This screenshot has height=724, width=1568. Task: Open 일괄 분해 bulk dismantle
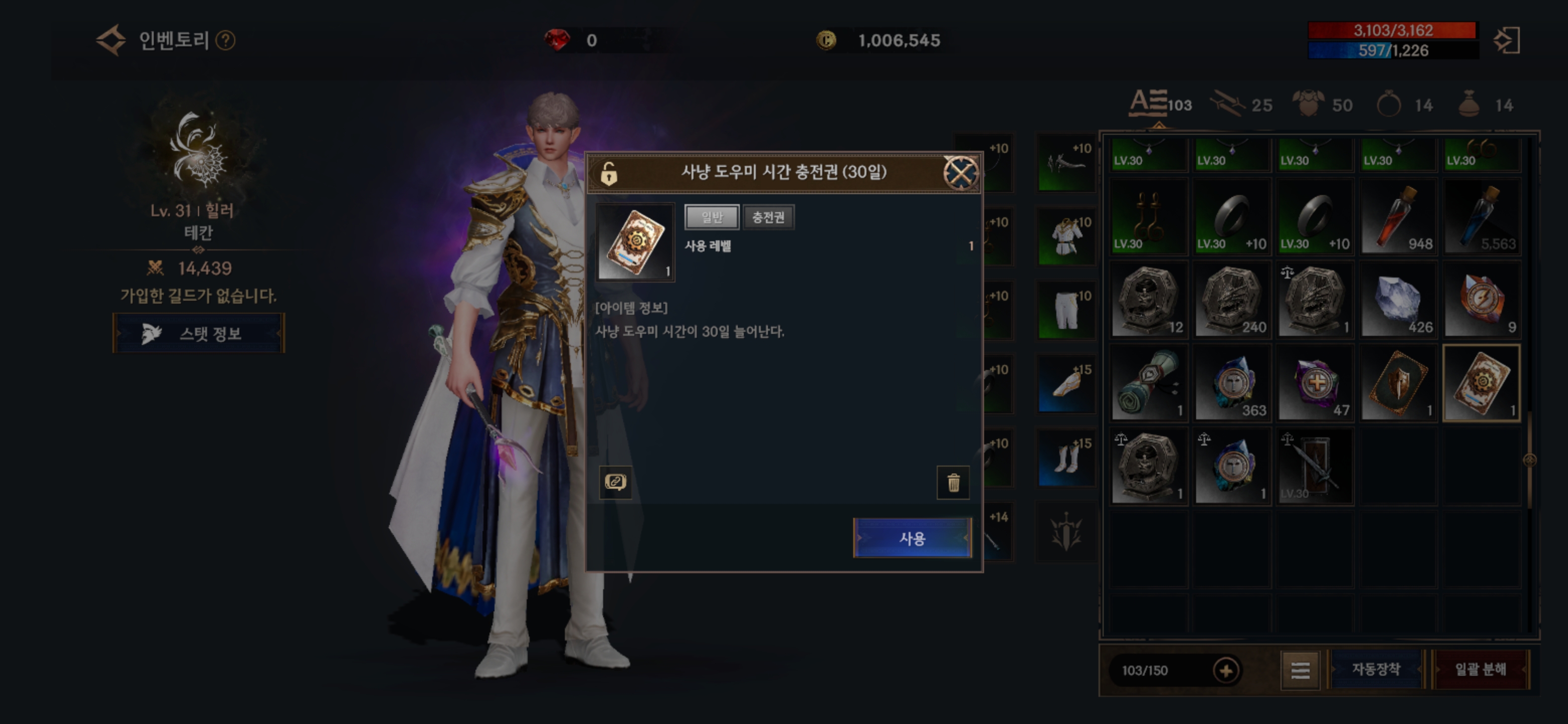1480,669
